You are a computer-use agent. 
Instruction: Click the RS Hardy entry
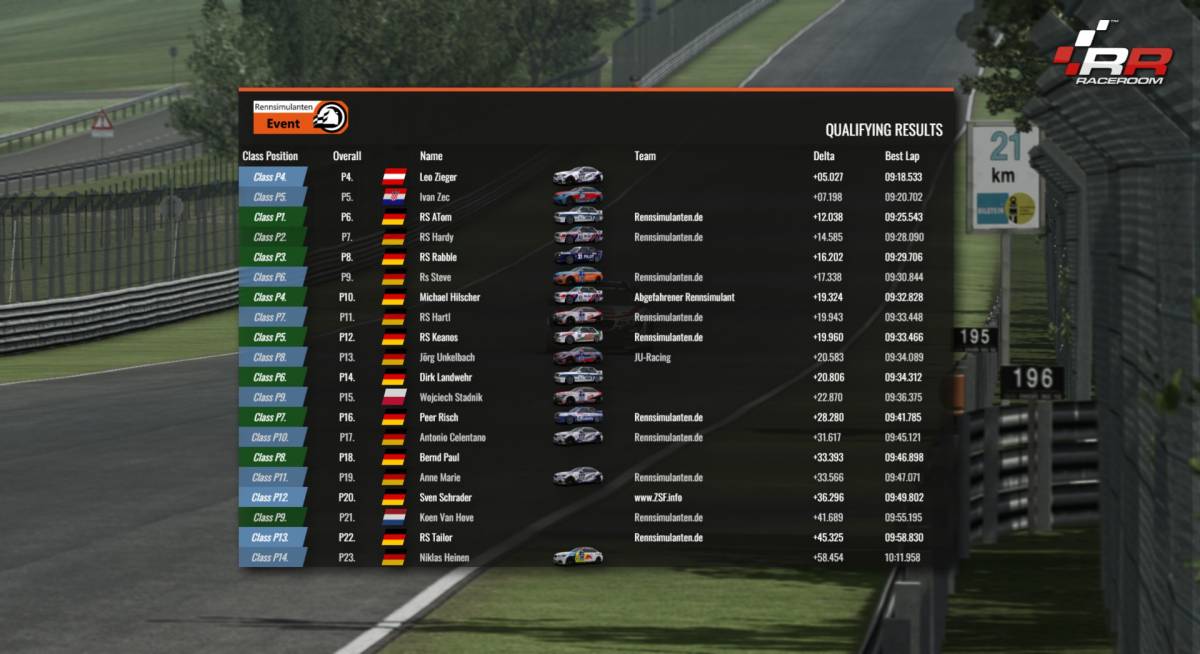pyautogui.click(x=436, y=237)
